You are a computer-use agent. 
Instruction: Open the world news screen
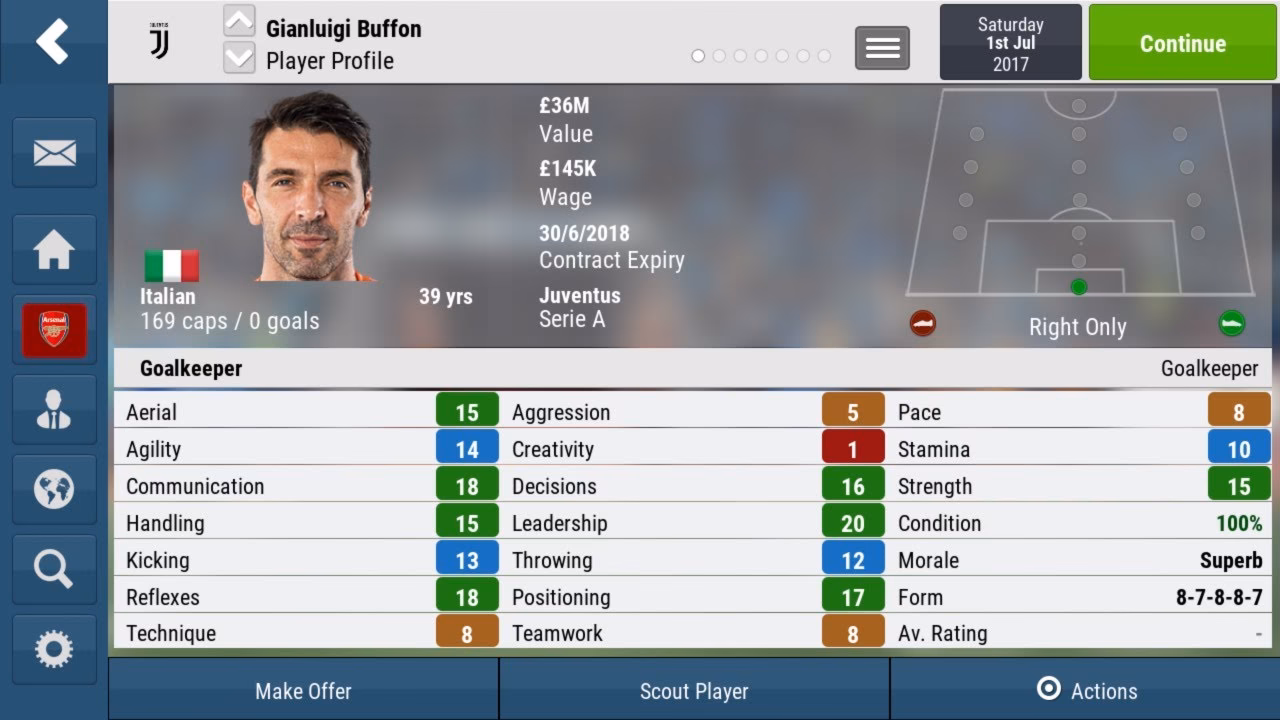point(53,490)
